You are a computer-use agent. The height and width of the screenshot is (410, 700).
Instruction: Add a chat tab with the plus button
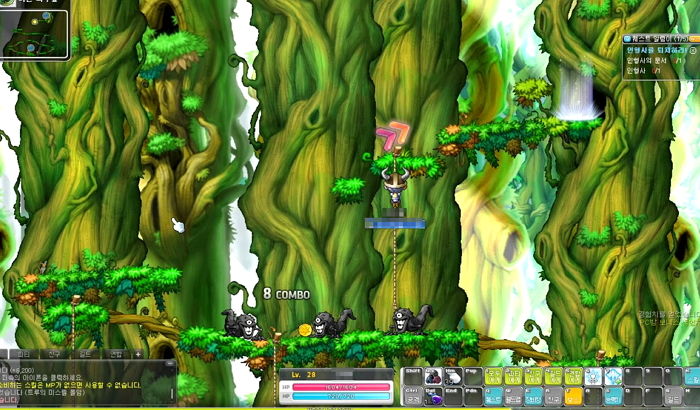(138, 354)
